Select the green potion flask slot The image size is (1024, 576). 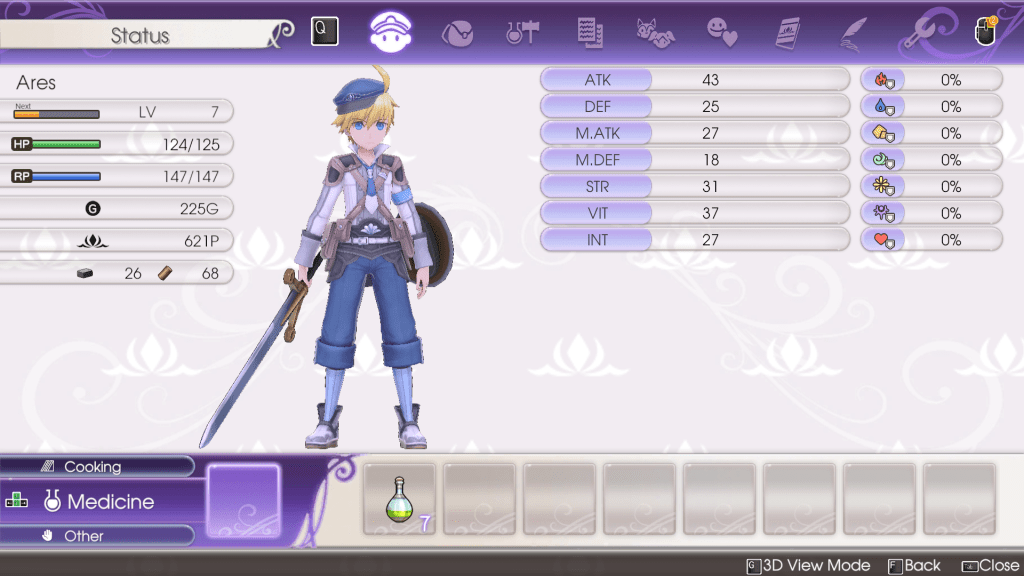[x=400, y=499]
